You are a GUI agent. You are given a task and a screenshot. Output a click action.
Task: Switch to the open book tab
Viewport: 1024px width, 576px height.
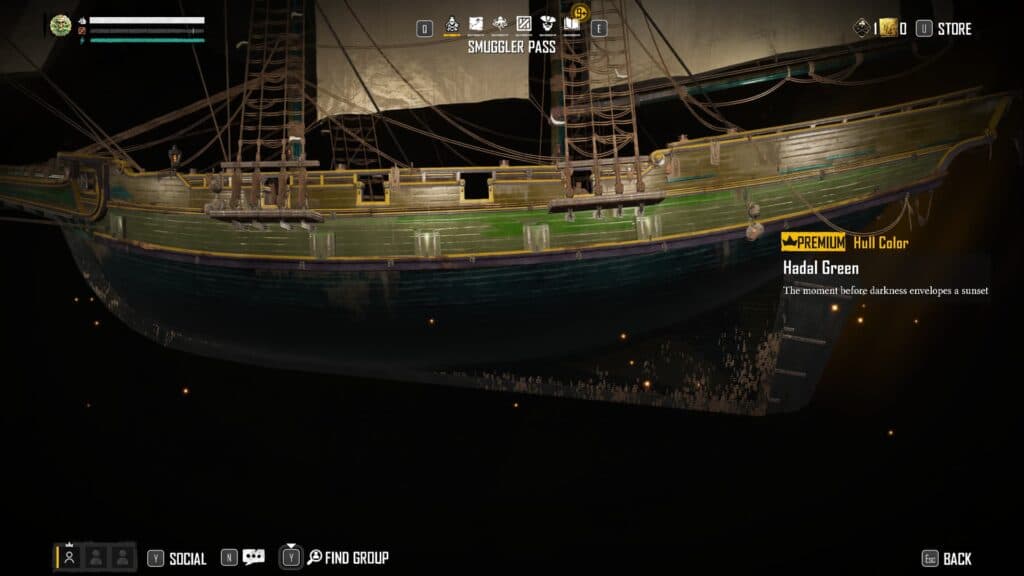coord(572,25)
